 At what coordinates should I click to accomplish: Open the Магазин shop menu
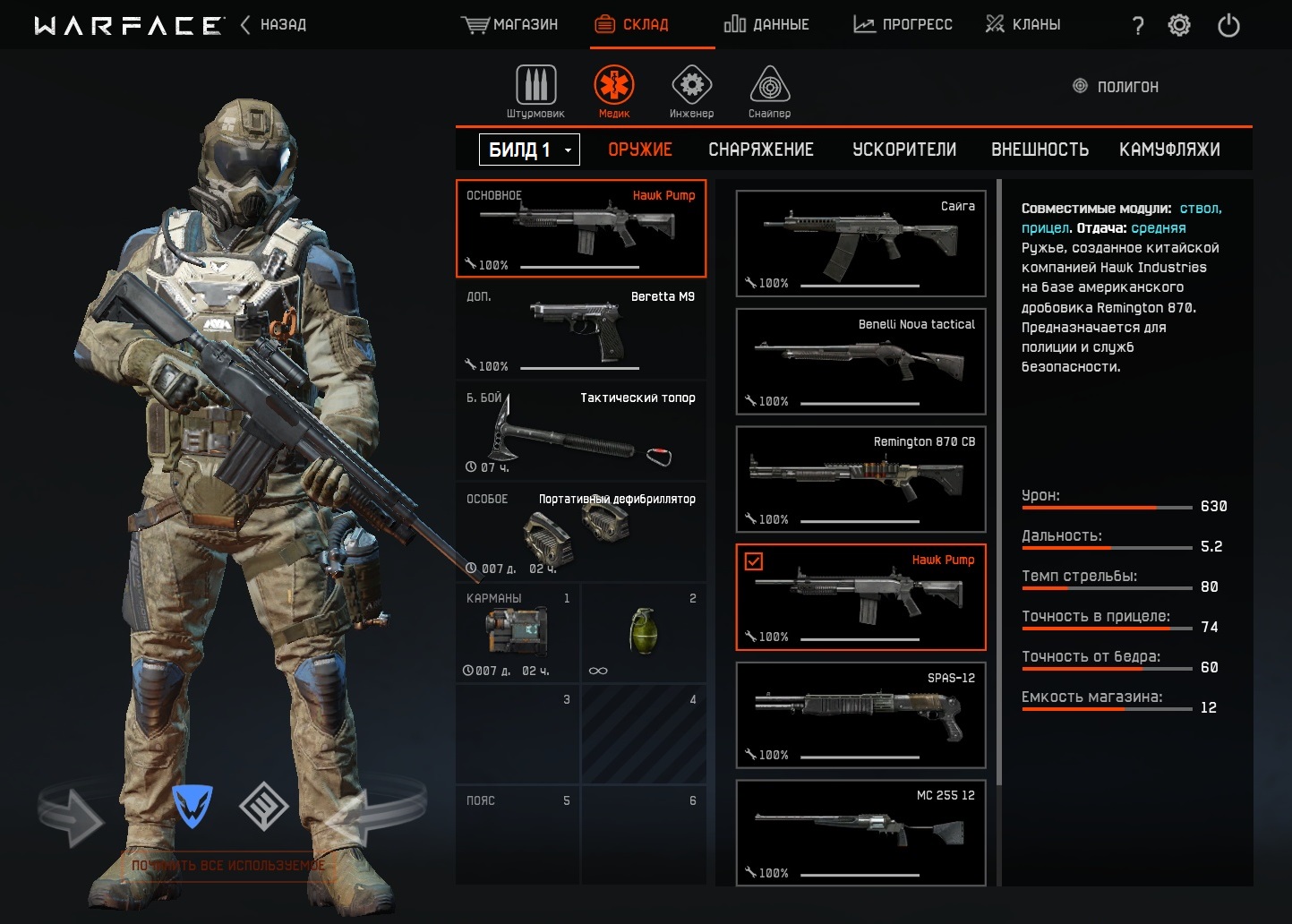(509, 24)
